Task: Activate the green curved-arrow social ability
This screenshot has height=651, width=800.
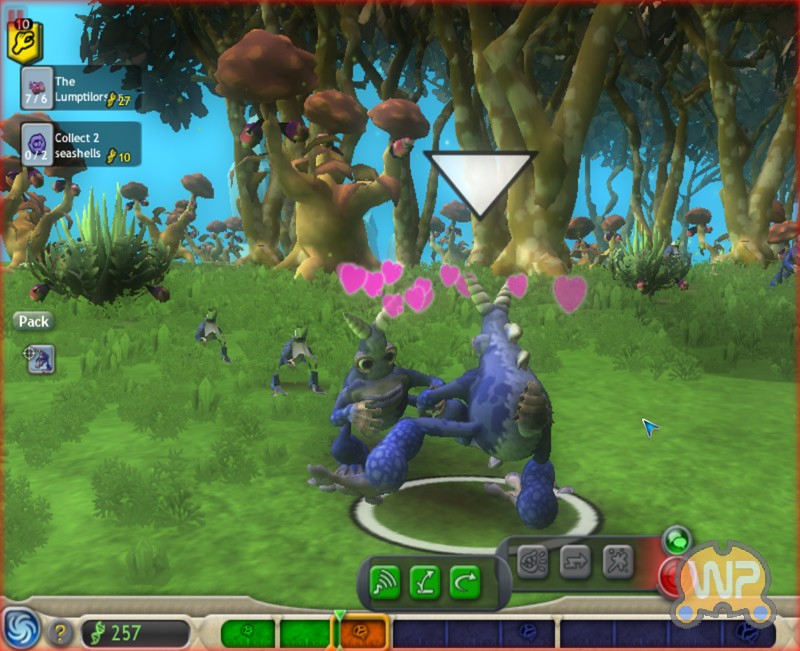Action: point(465,581)
